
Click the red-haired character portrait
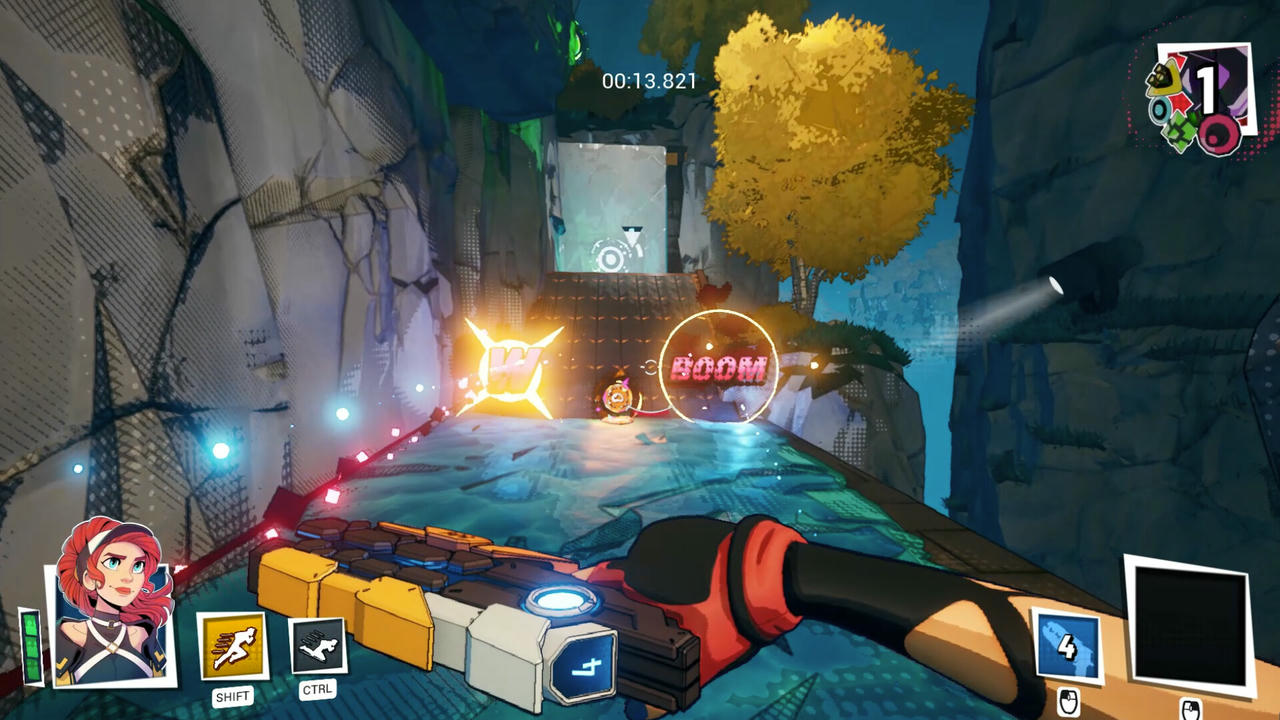[112, 600]
